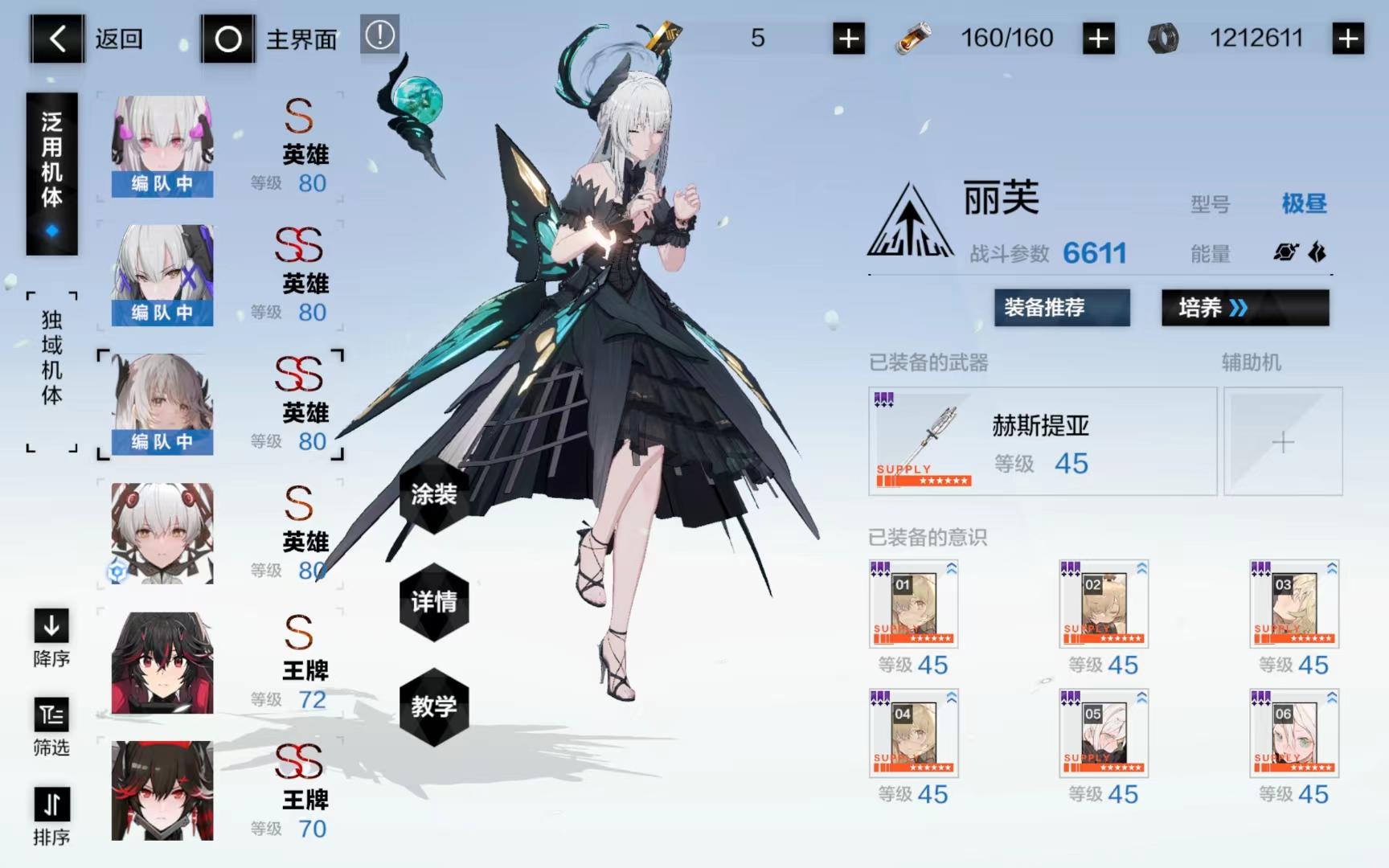Click the empty 辅助机 auxiliary slot

click(x=1284, y=441)
